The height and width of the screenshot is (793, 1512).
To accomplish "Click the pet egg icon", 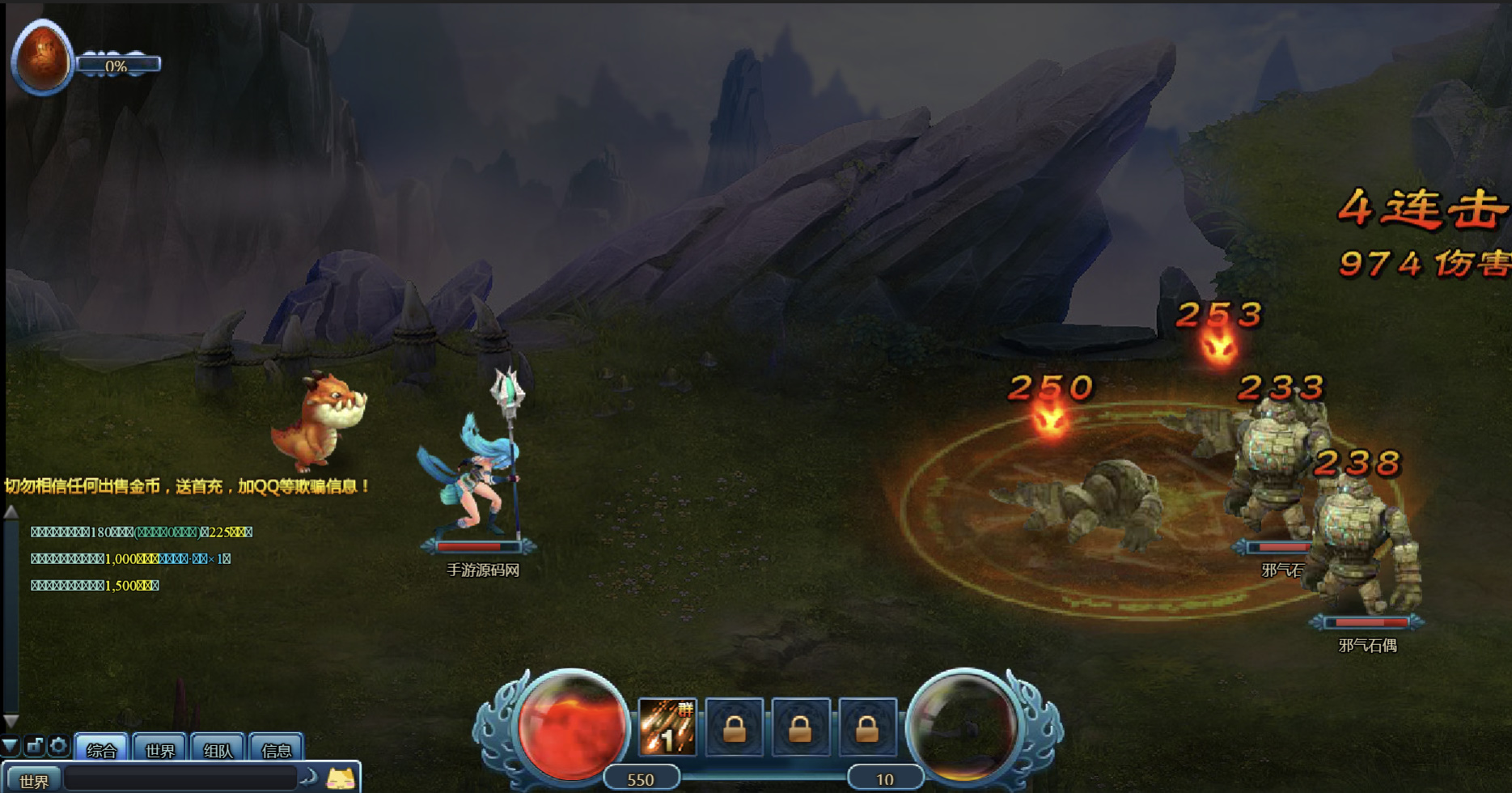I will click(x=42, y=57).
